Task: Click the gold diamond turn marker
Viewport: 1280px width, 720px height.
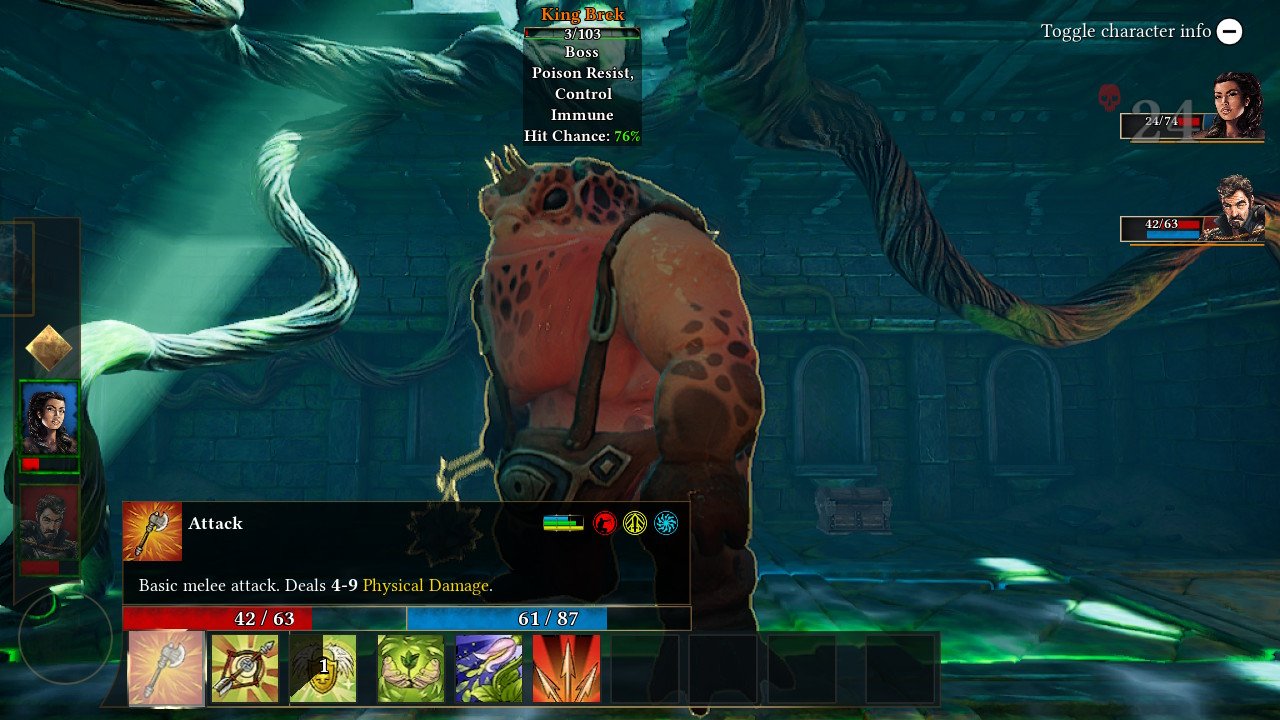Action: tap(49, 348)
